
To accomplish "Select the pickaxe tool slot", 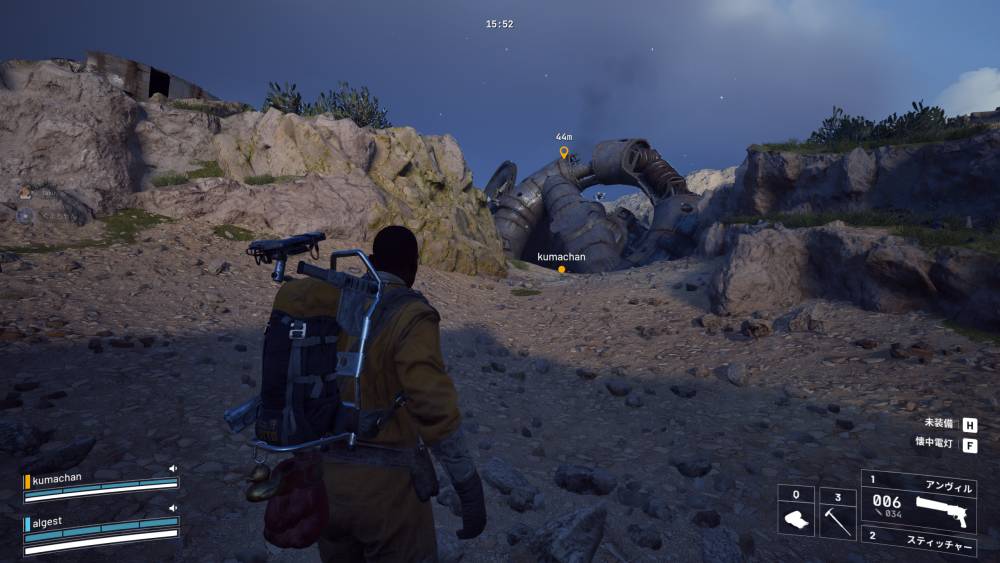I will (x=837, y=511).
